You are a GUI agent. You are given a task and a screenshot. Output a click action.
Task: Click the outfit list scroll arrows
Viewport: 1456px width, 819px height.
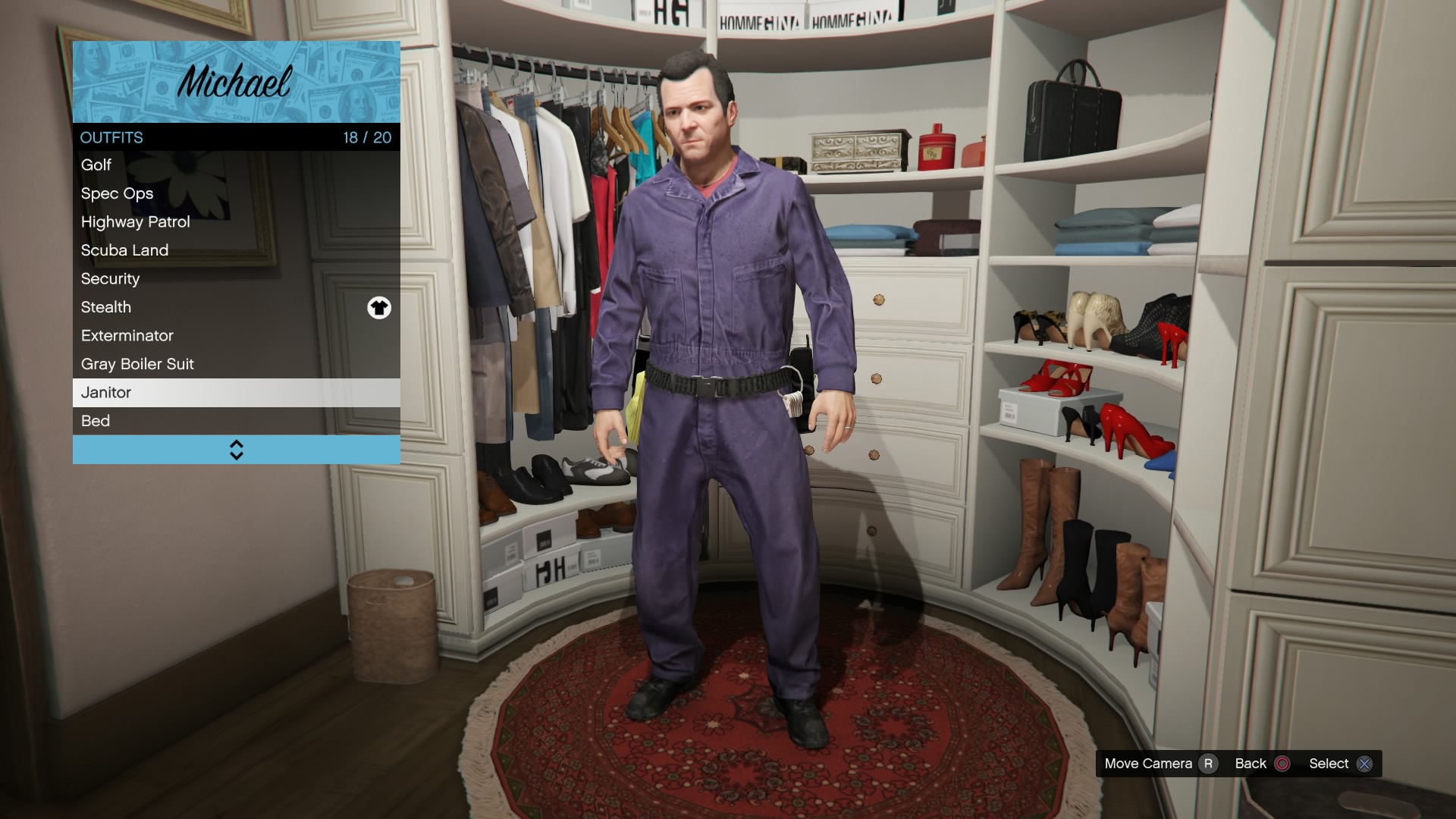coord(237,450)
